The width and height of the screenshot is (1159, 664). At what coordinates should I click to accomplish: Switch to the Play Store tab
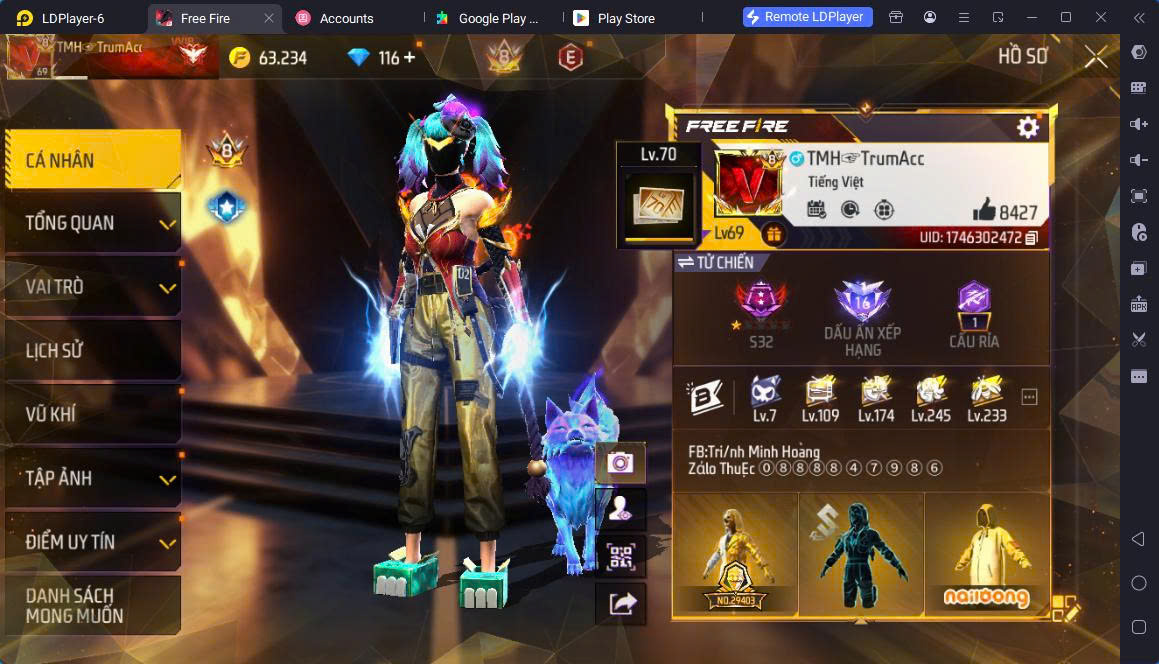626,18
